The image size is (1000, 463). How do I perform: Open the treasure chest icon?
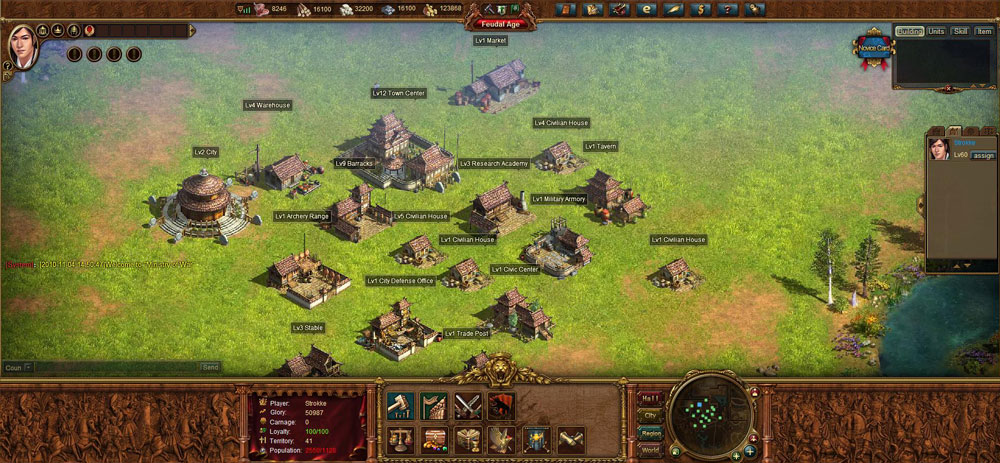click(x=434, y=439)
